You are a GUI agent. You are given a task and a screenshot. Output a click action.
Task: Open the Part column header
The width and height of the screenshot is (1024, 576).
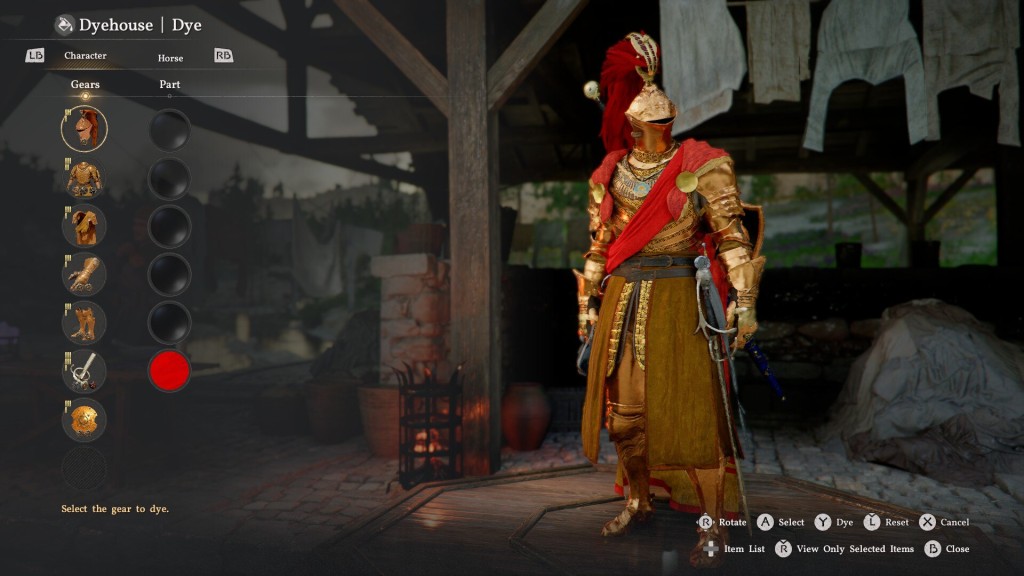[x=170, y=85]
